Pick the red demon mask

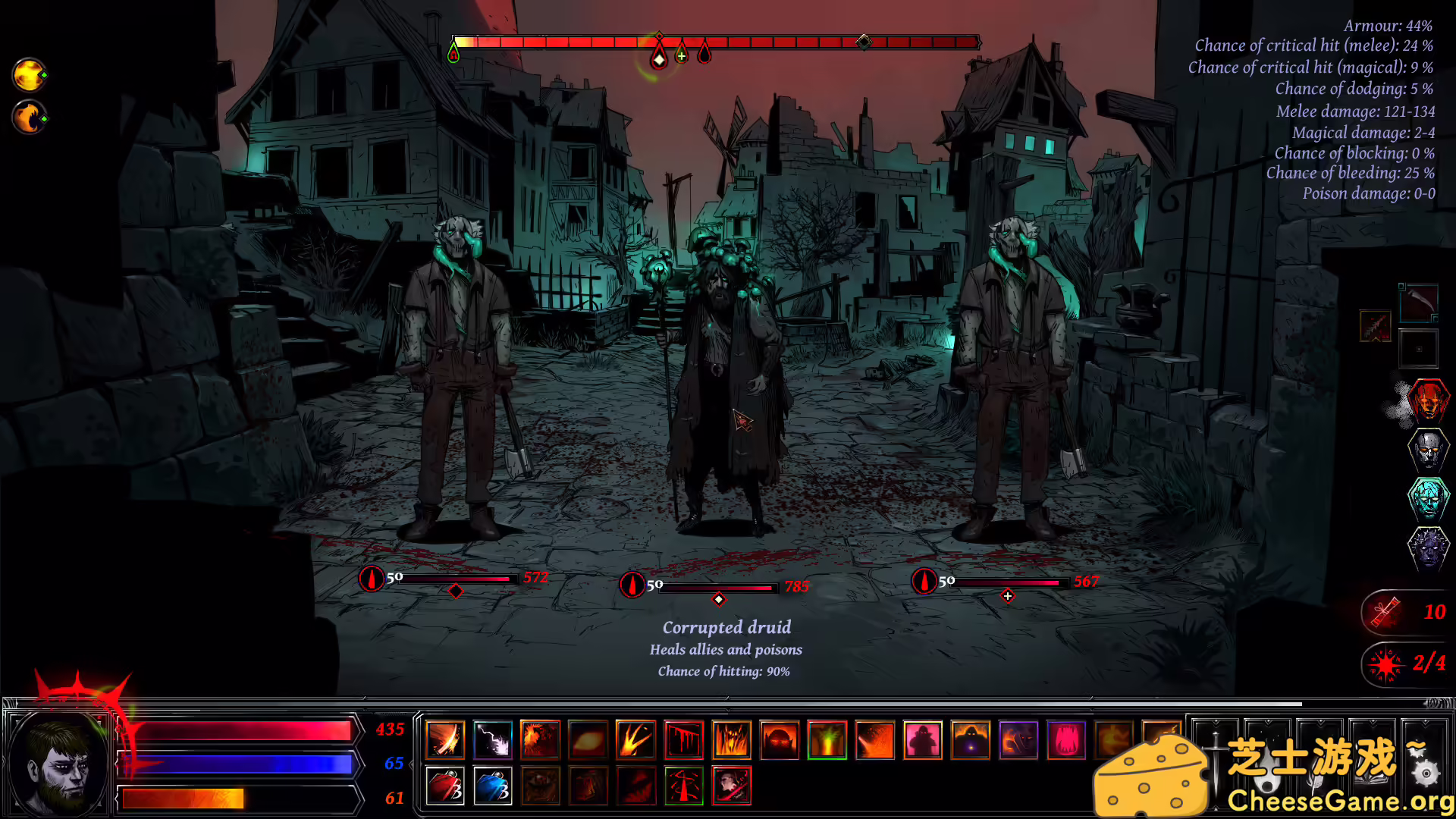pyautogui.click(x=1428, y=400)
